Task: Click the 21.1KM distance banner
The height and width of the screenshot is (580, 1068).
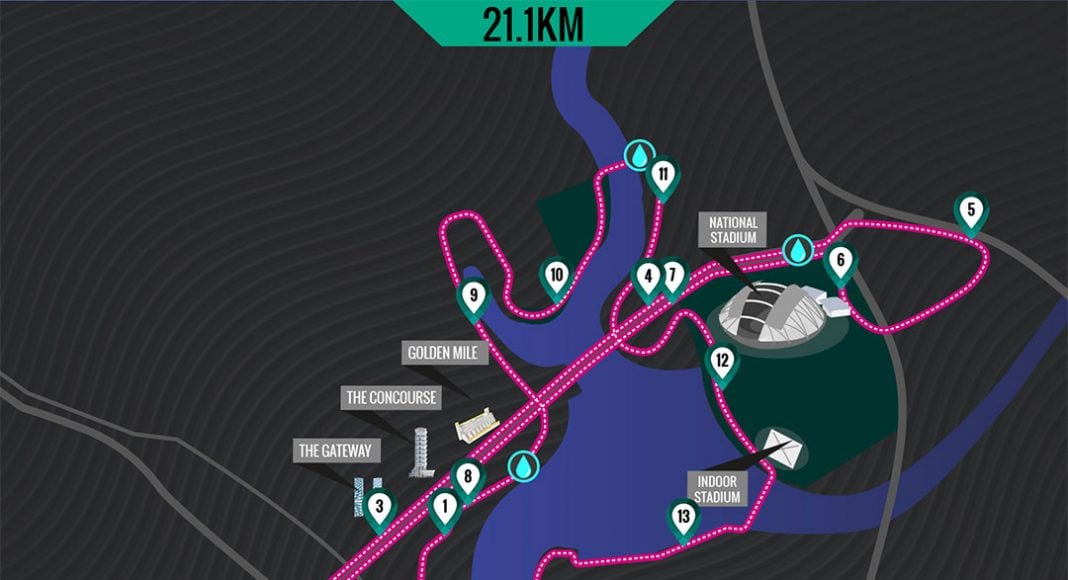Action: coord(533,24)
